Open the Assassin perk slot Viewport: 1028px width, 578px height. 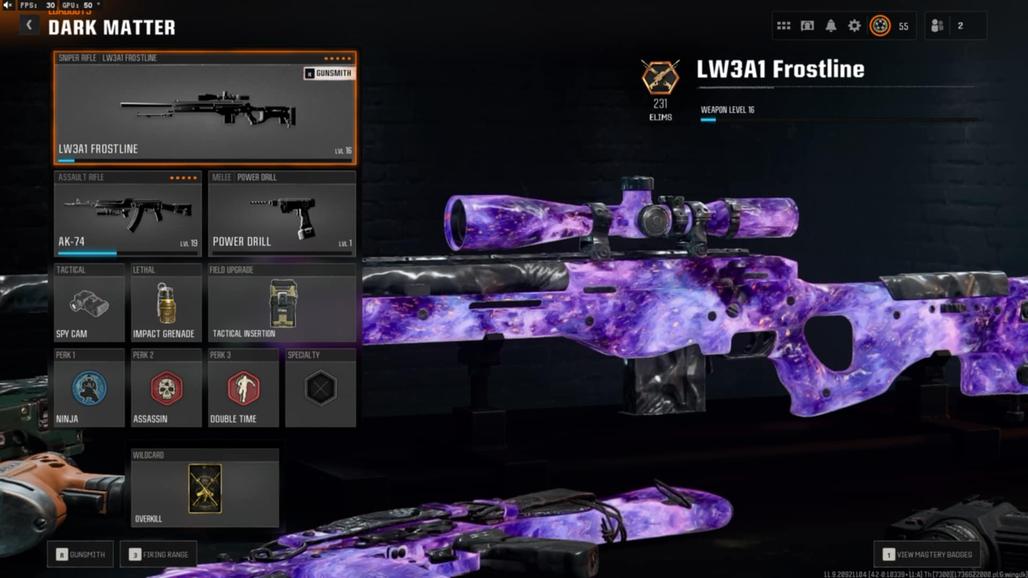tap(166, 389)
